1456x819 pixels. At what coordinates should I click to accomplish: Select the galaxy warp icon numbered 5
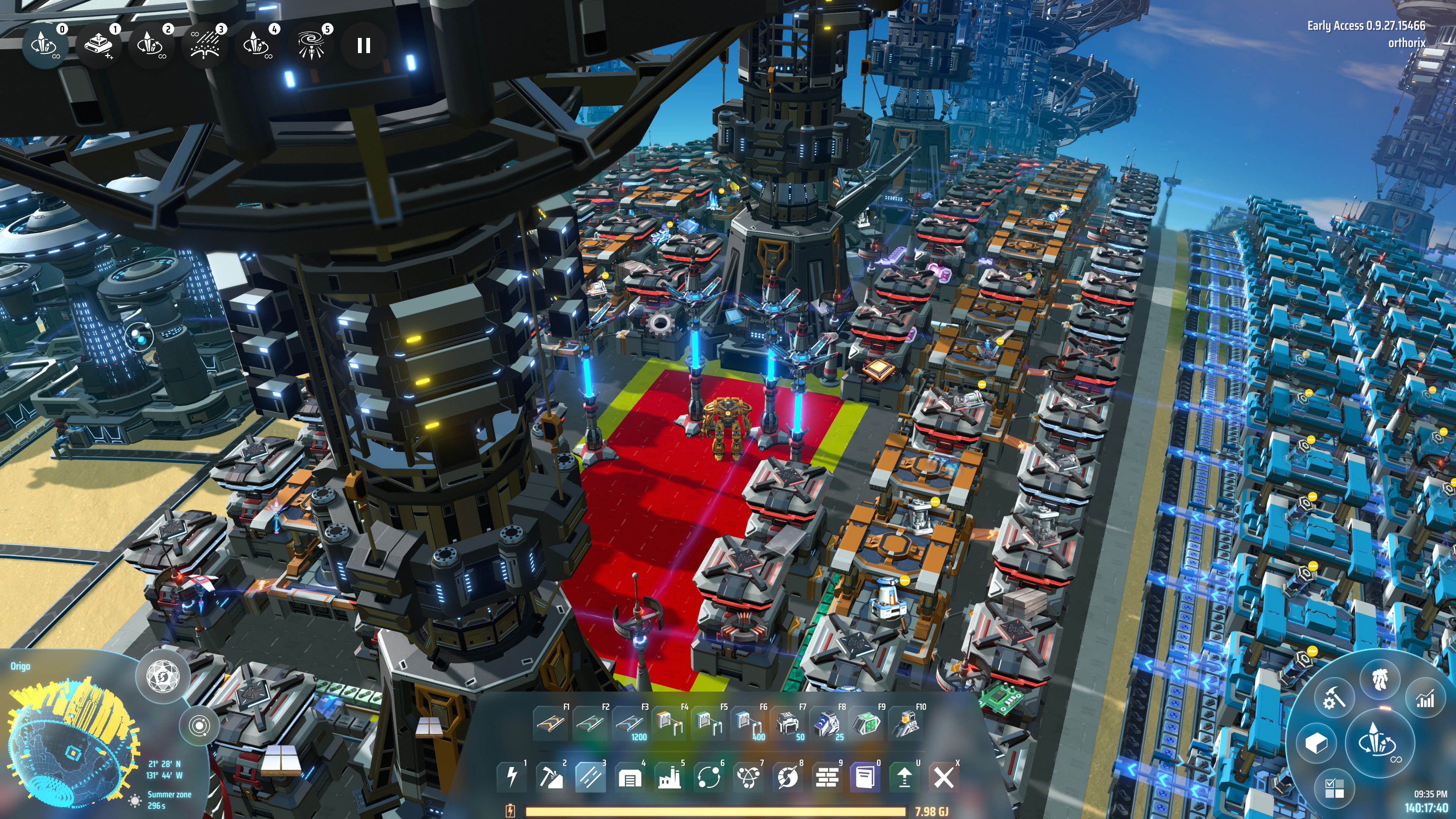311,45
